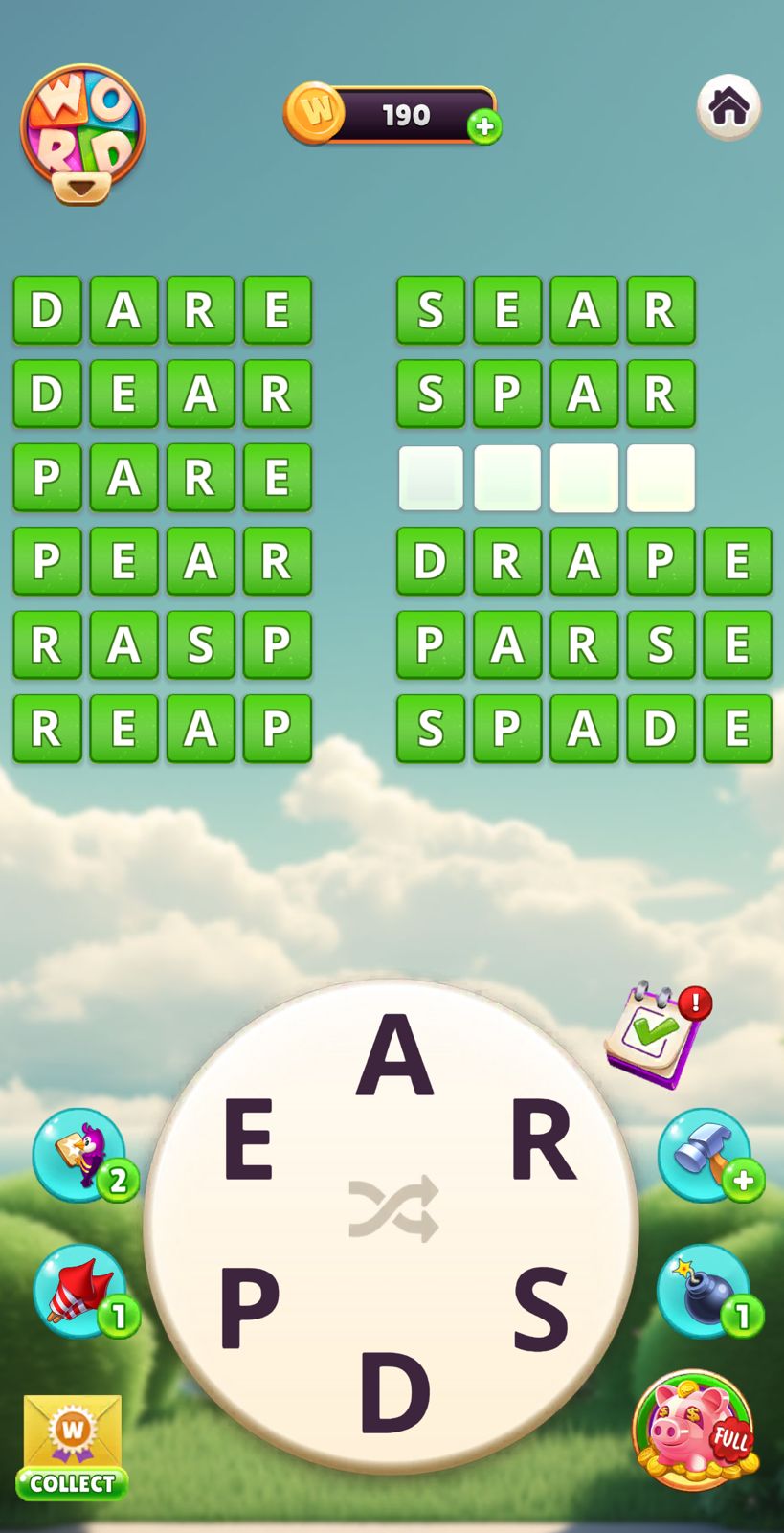This screenshot has height=1533, width=784.
Task: Choose the letter E on the wheel
Action: pos(248,1139)
